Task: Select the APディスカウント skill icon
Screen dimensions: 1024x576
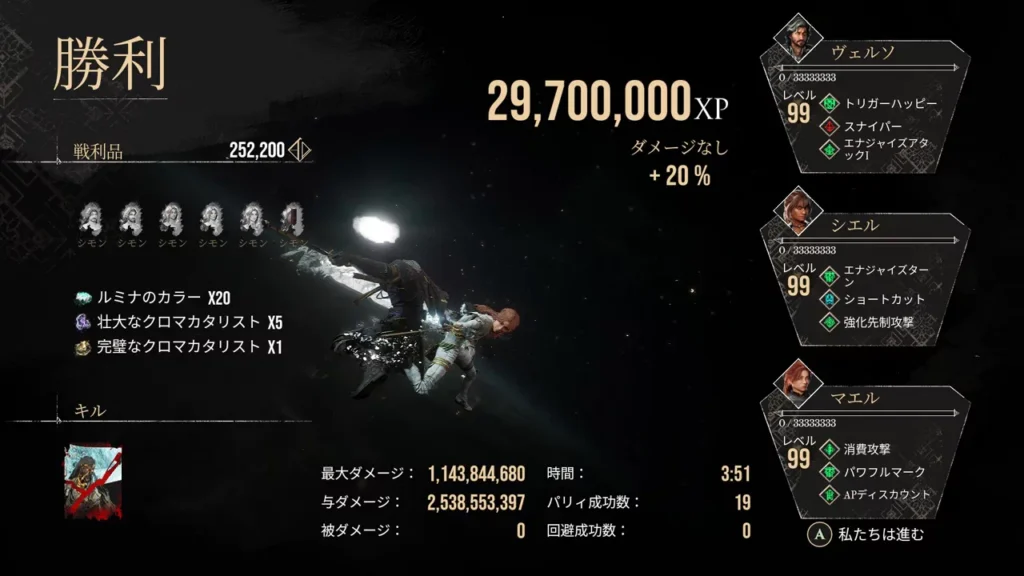Action: click(x=828, y=494)
